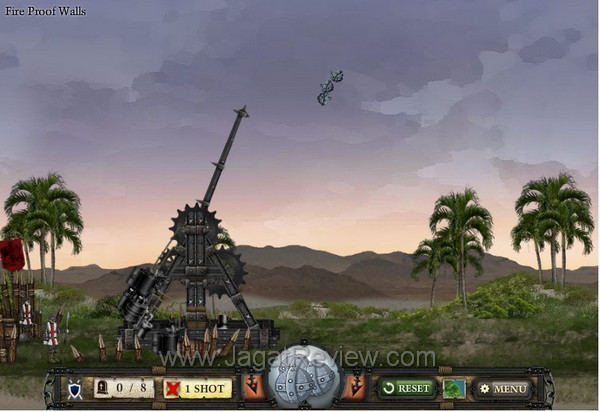Click the arrow button left of the ammo ball
Screen dimensions: 600x412
pyautogui.click(x=252, y=387)
